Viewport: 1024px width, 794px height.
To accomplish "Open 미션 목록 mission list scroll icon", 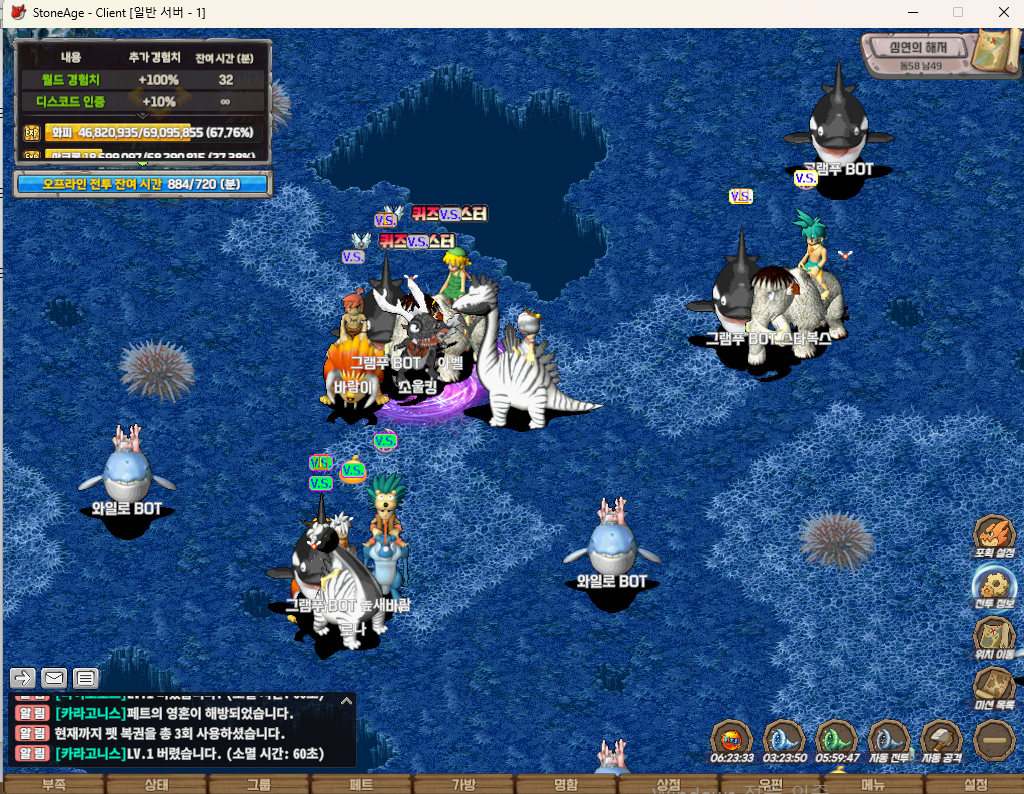I will coord(994,688).
